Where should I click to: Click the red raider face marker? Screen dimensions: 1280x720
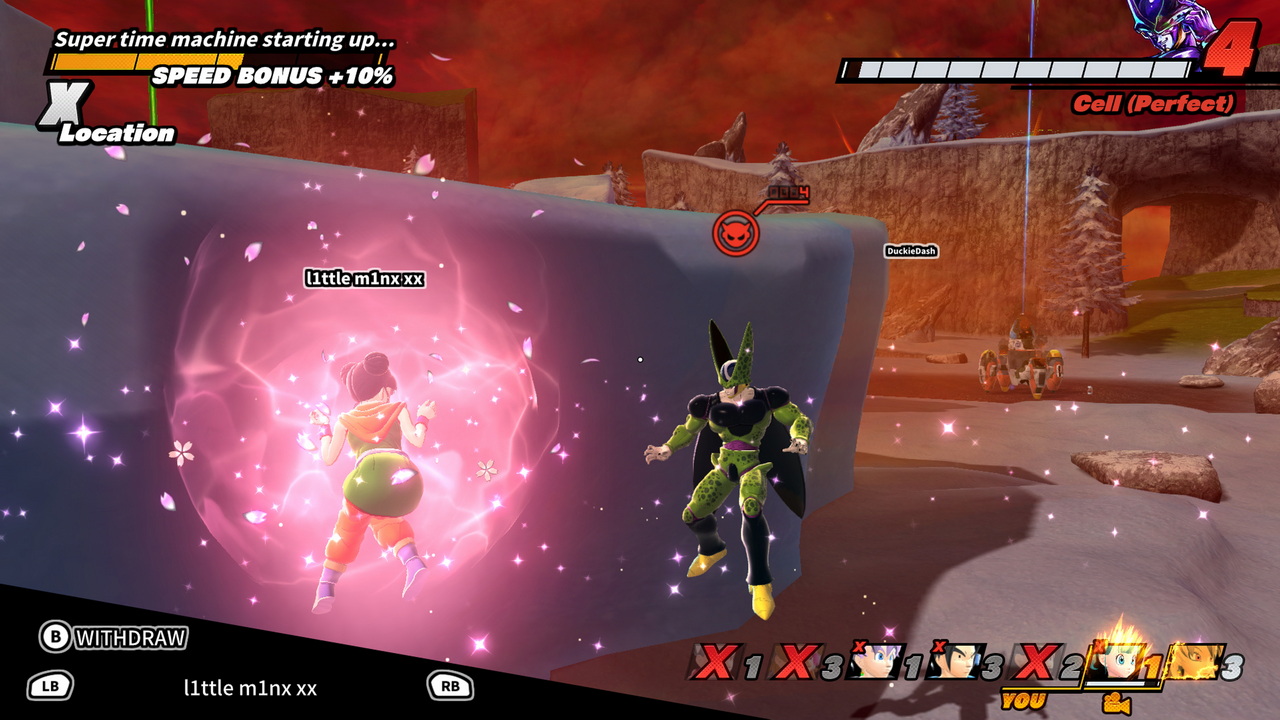[x=735, y=234]
